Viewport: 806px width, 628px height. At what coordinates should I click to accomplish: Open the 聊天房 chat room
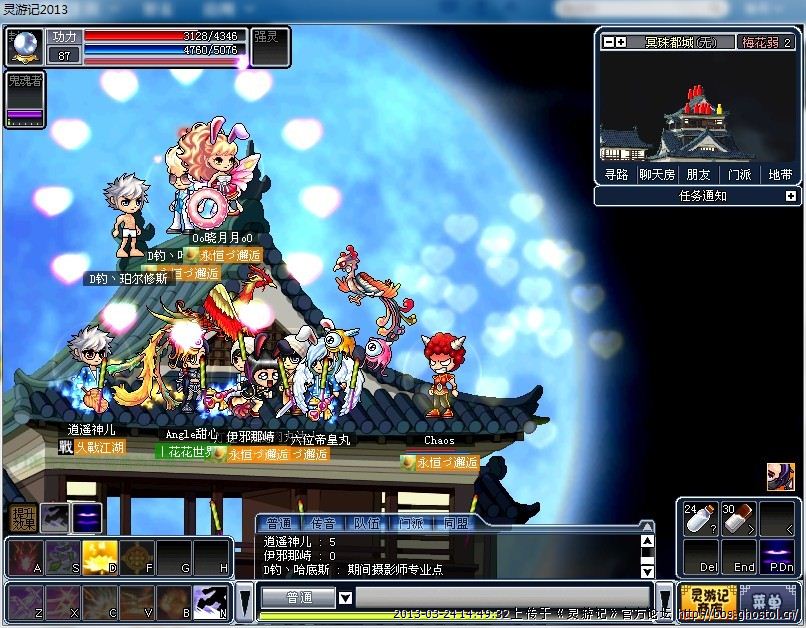pyautogui.click(x=657, y=174)
